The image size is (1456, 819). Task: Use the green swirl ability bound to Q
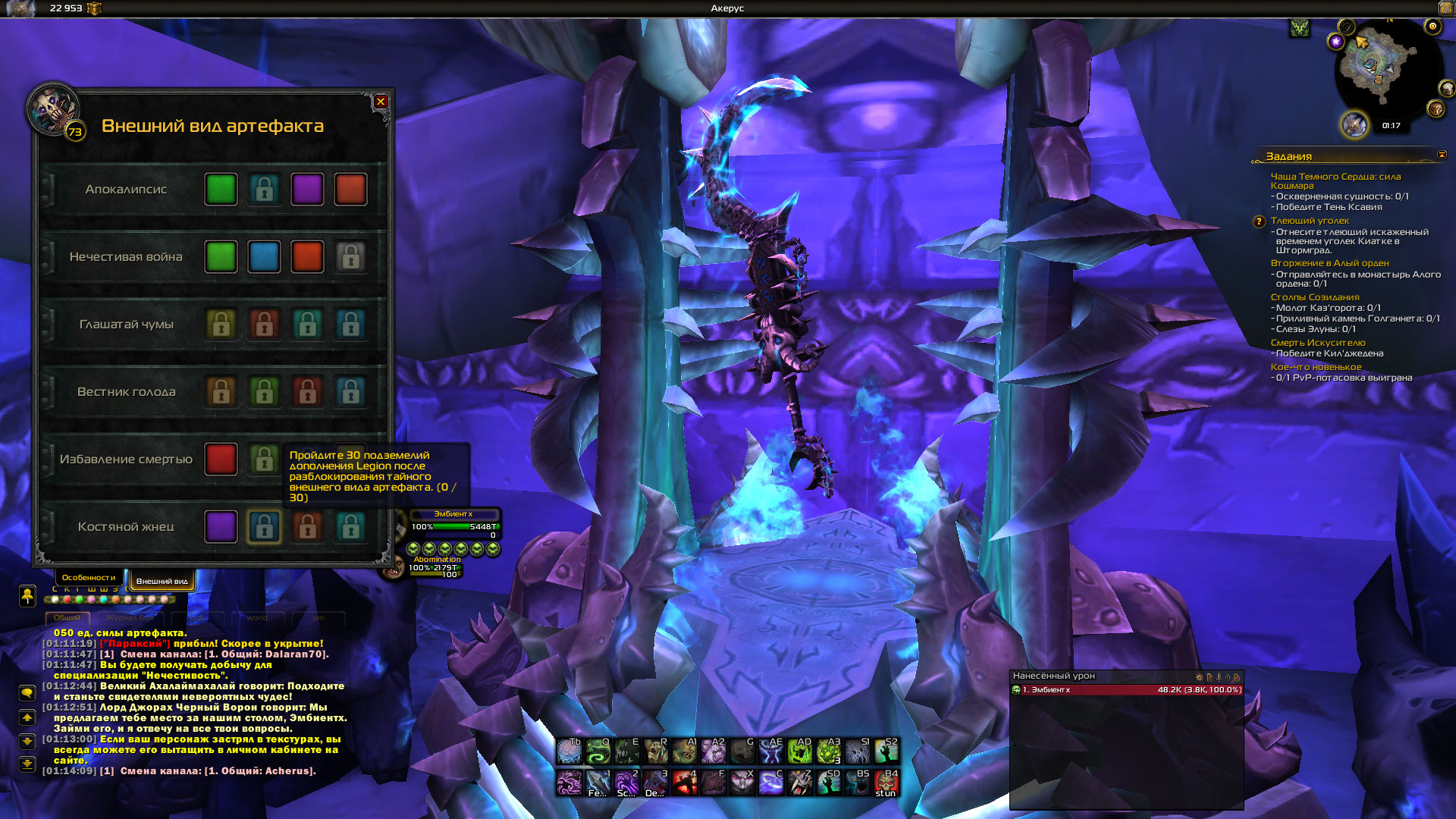(598, 752)
